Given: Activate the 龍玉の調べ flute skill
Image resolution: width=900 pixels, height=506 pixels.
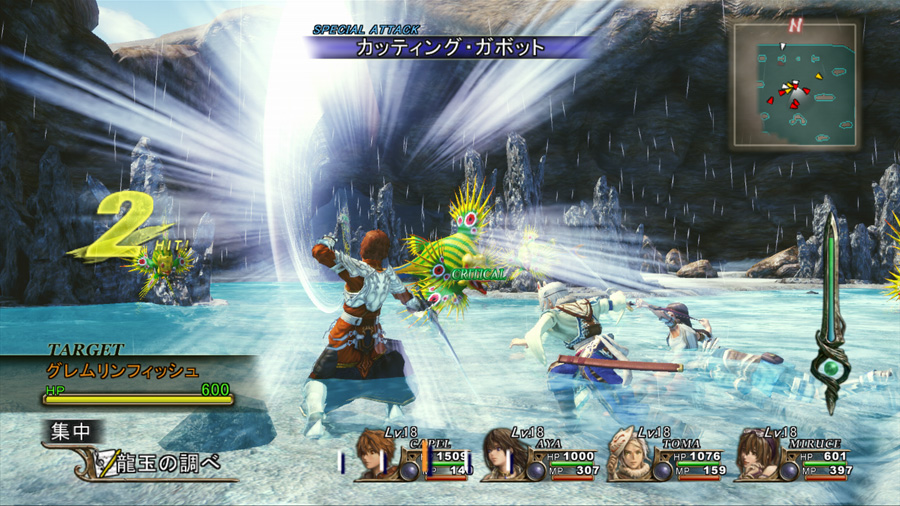Looking at the screenshot, I should point(160,462).
